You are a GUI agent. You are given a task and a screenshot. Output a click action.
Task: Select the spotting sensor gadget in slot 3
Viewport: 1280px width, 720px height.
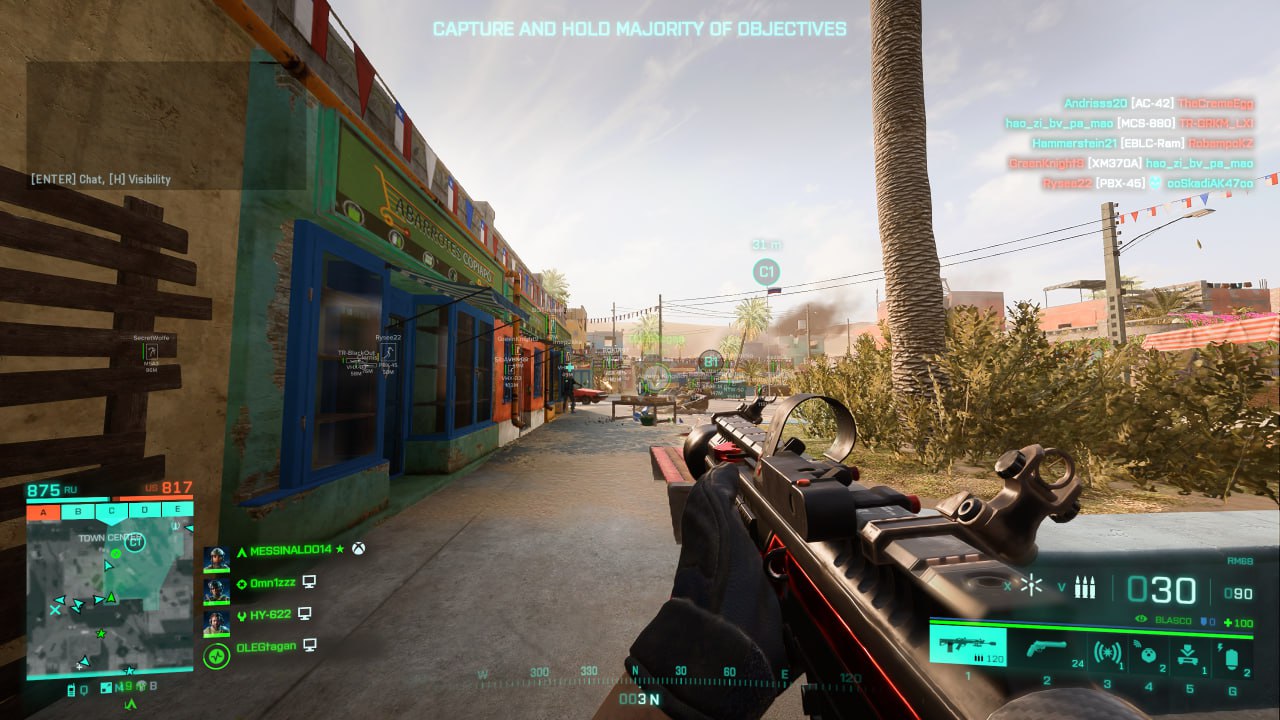(x=1108, y=653)
